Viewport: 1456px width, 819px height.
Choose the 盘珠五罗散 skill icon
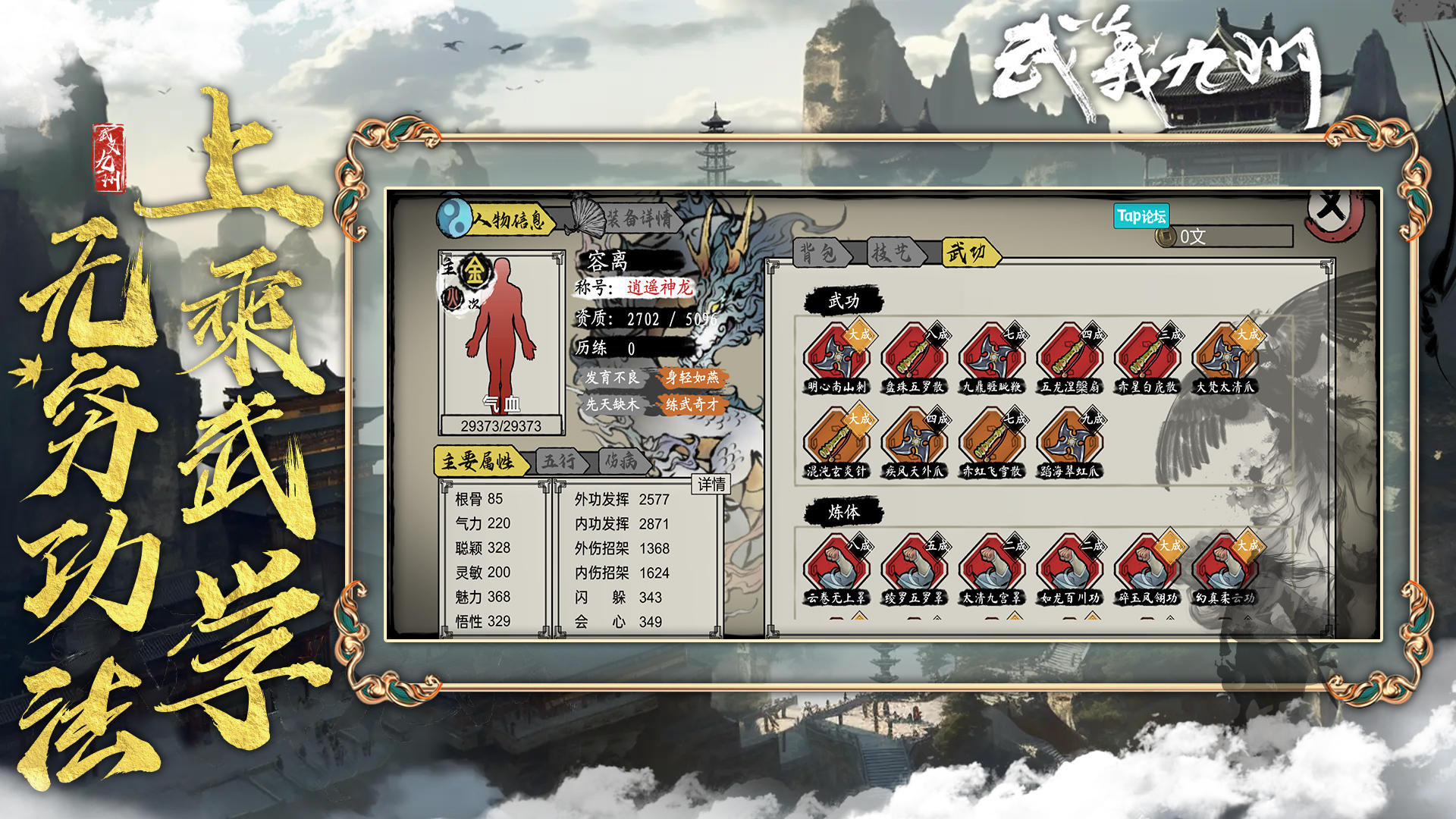[914, 357]
